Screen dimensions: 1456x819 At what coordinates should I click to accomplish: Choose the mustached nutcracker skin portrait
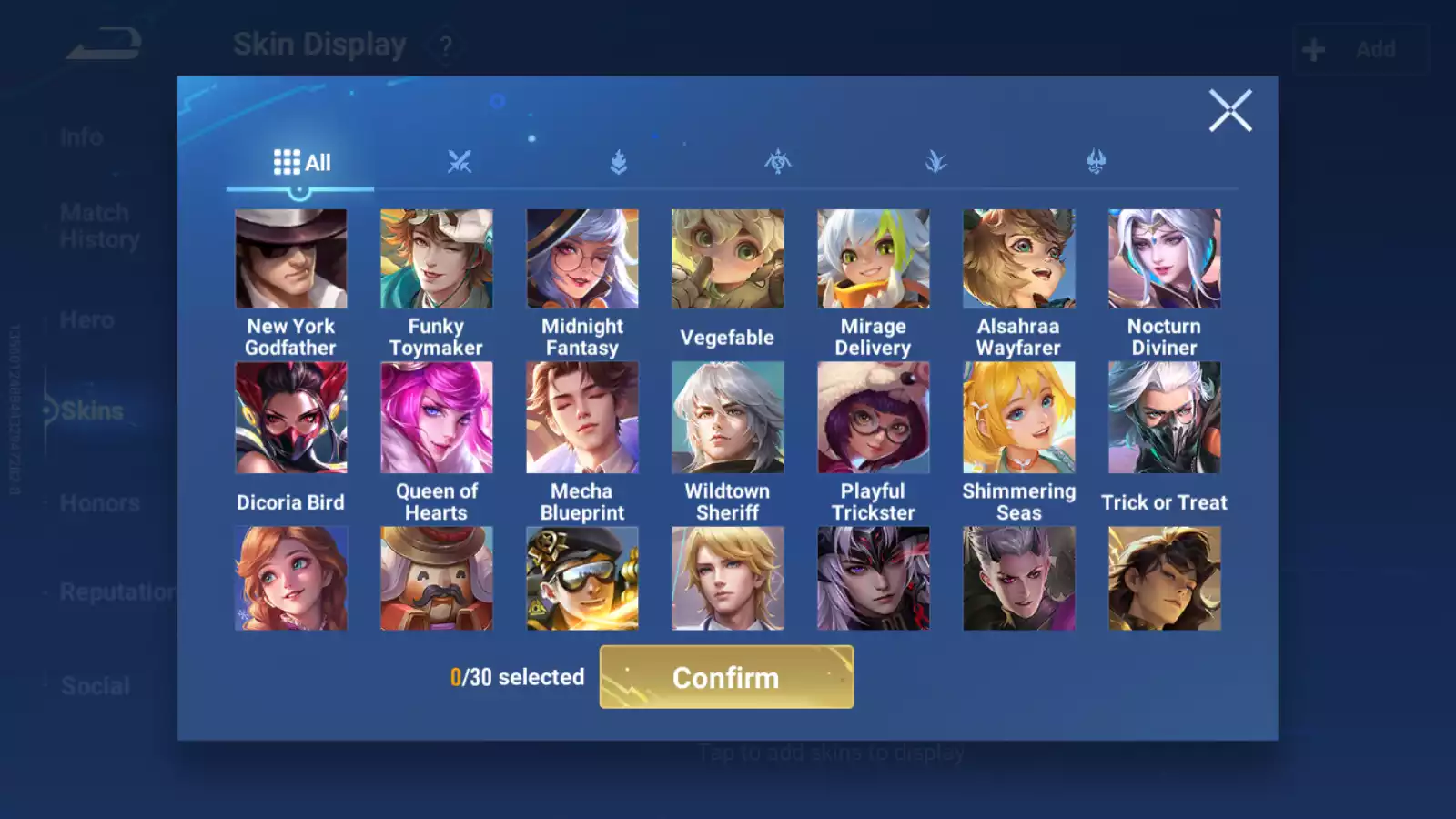pyautogui.click(x=437, y=579)
